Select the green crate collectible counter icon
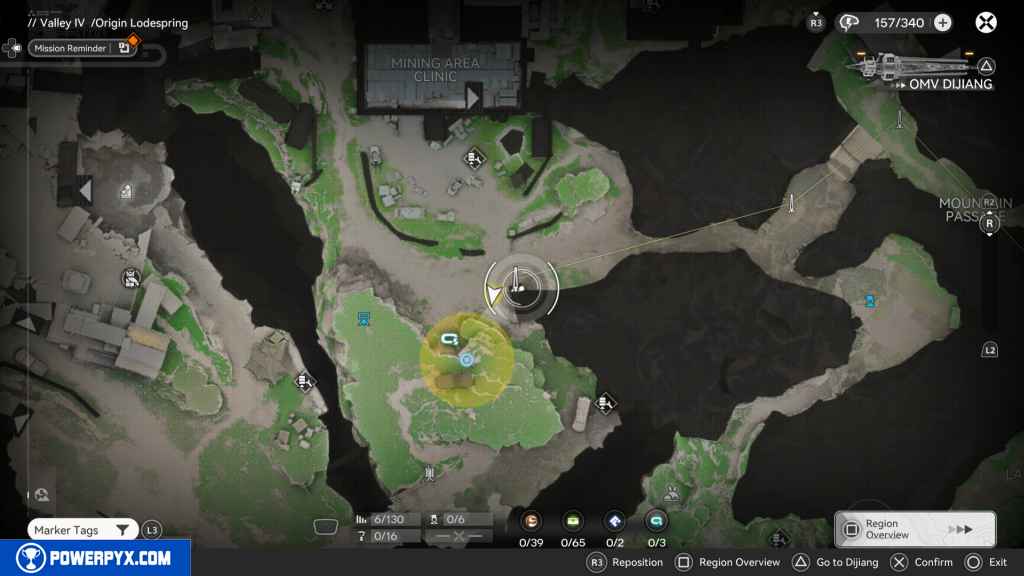 [x=573, y=521]
